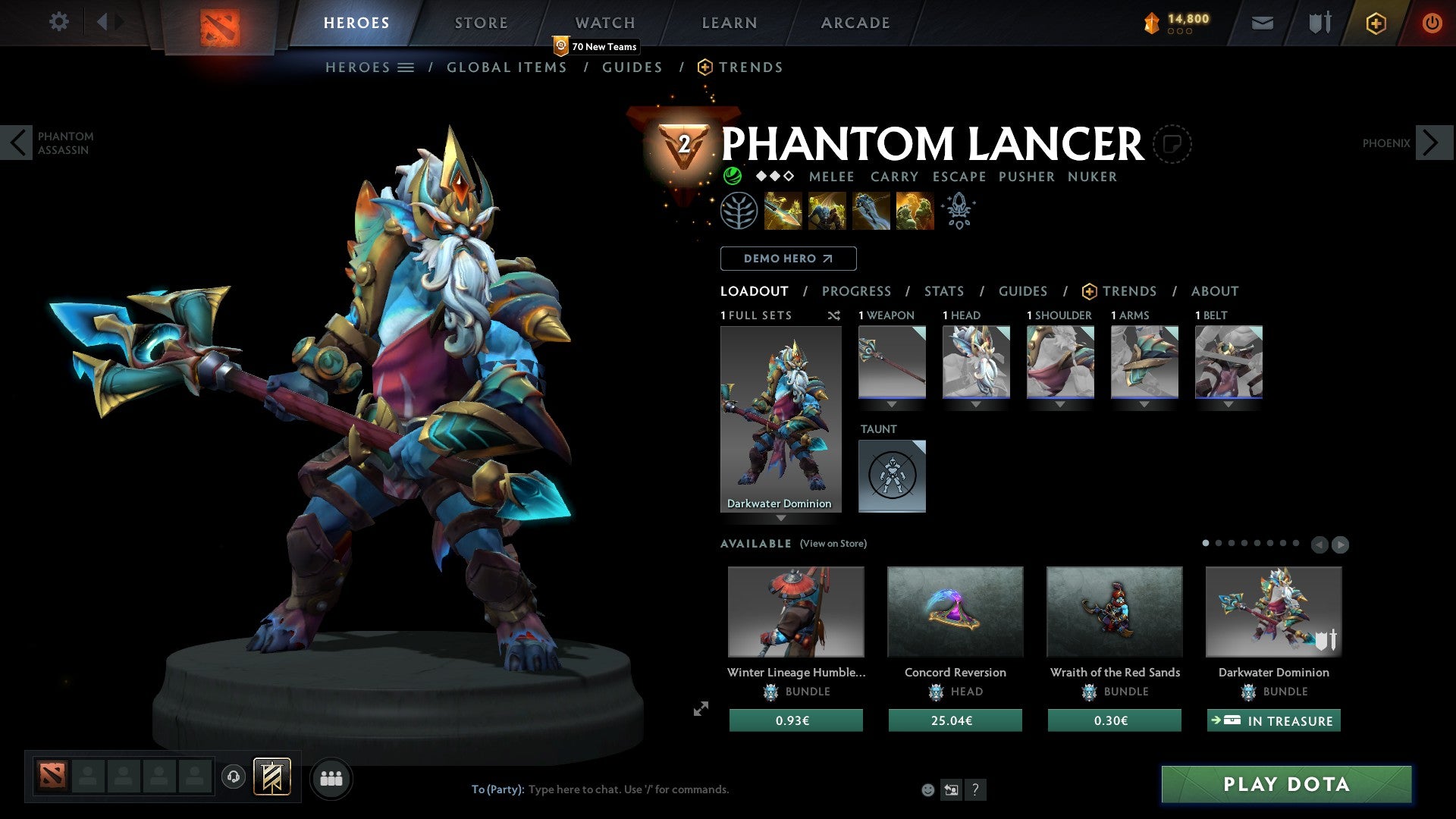Click the voice chat headset icon

234,777
